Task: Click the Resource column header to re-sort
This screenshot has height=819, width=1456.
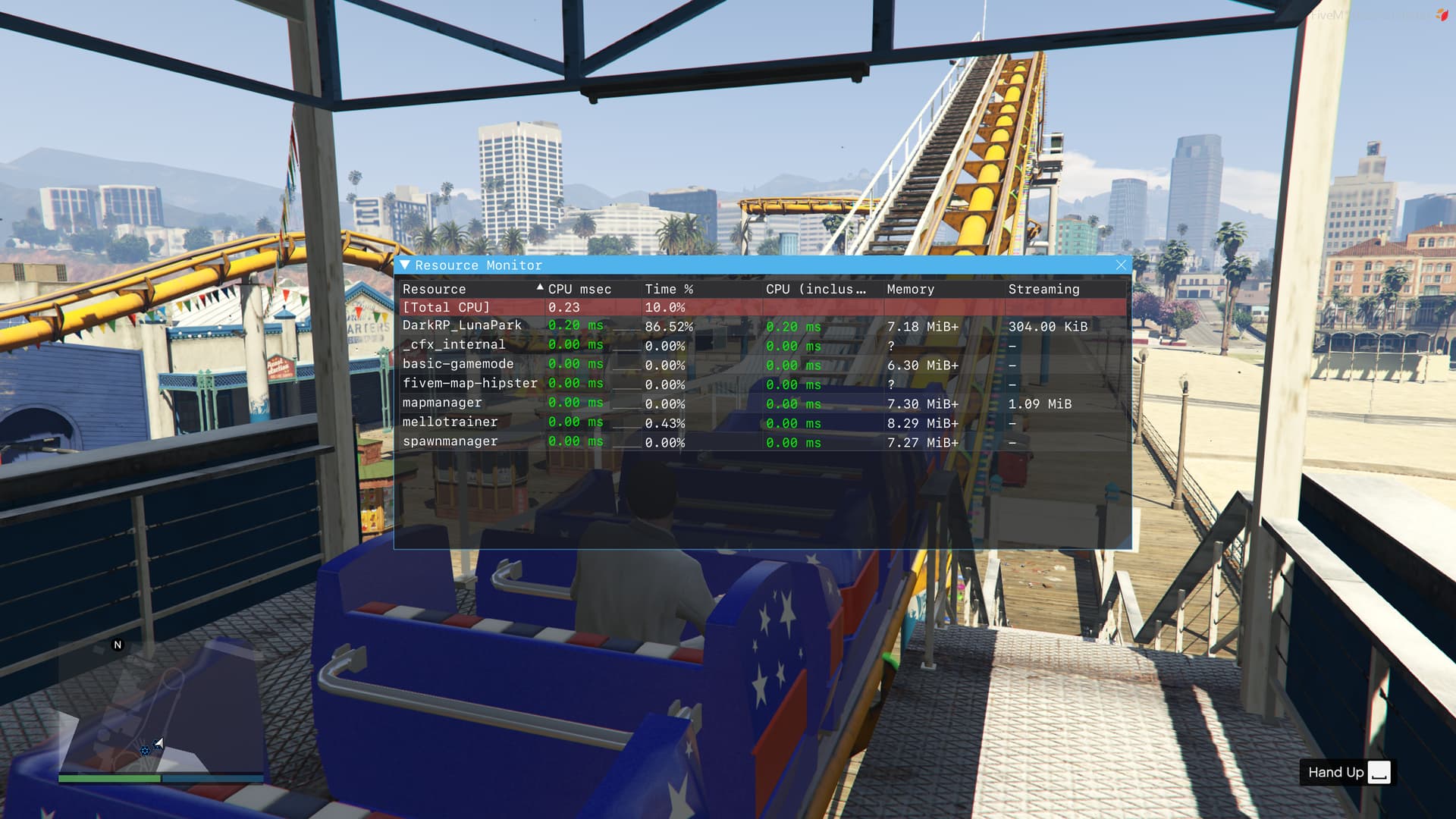Action: tap(434, 289)
